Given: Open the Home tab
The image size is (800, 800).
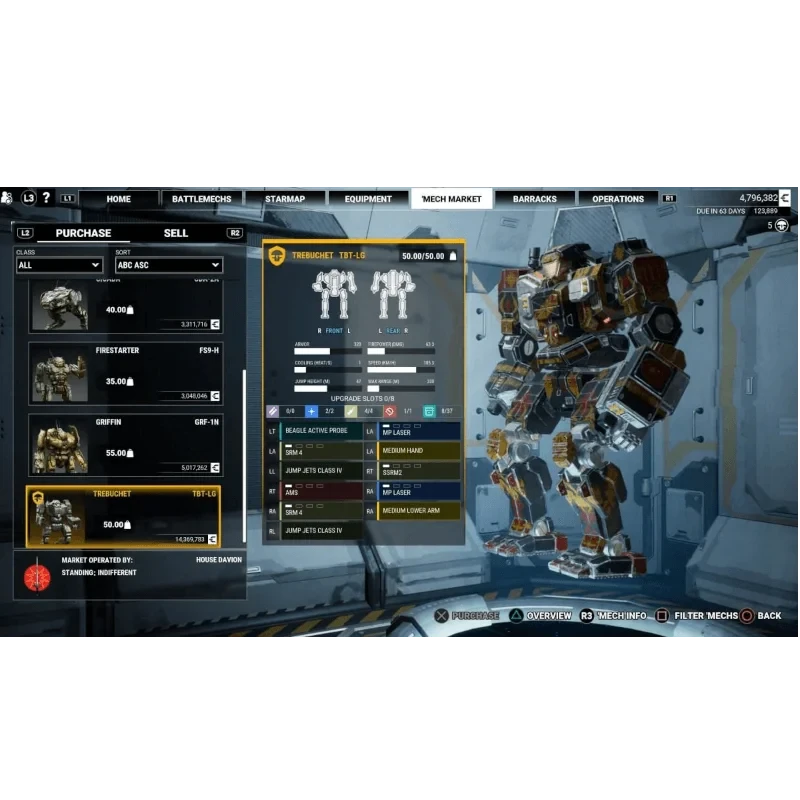Looking at the screenshot, I should (118, 199).
